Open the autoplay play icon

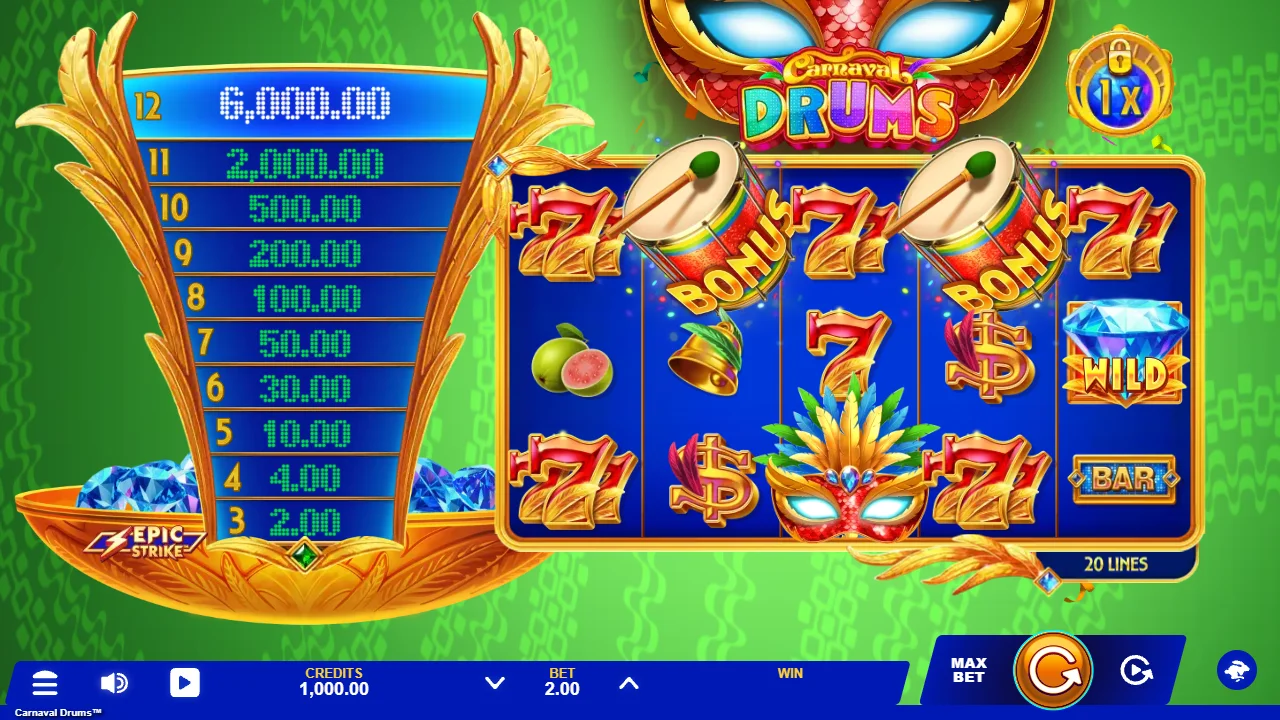pos(184,684)
